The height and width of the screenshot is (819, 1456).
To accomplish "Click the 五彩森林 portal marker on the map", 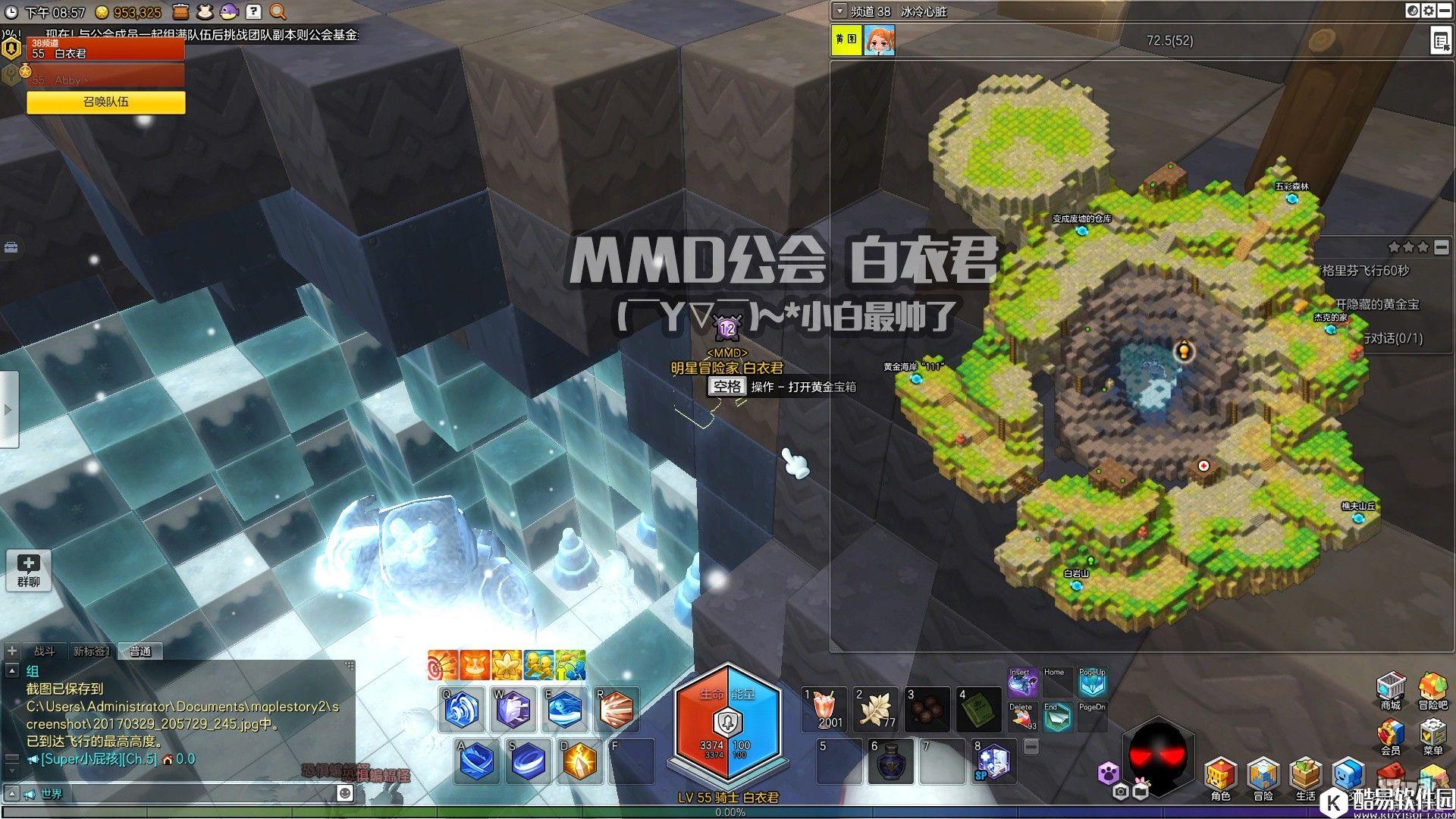I will (1292, 198).
